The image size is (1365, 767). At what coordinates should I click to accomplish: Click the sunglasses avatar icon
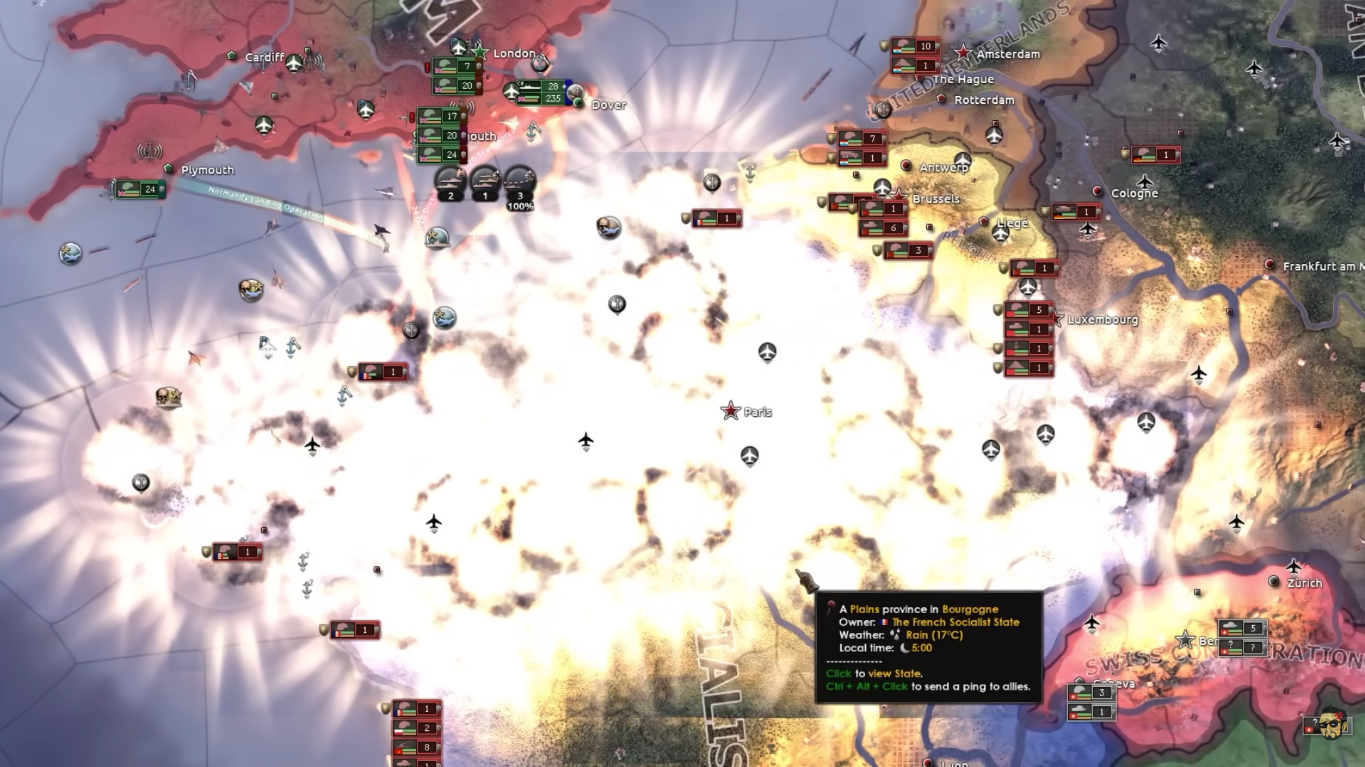tap(1330, 724)
